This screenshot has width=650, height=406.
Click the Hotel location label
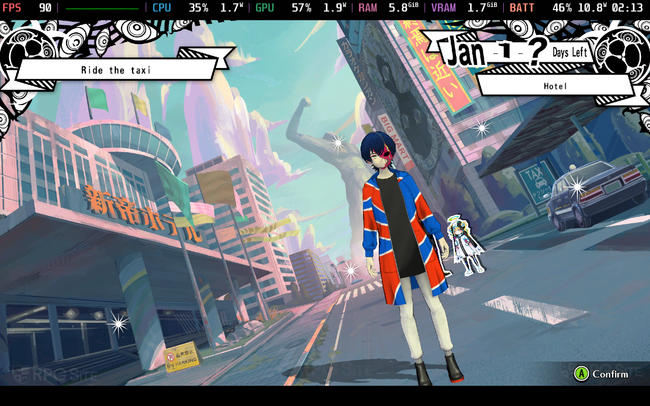point(556,86)
